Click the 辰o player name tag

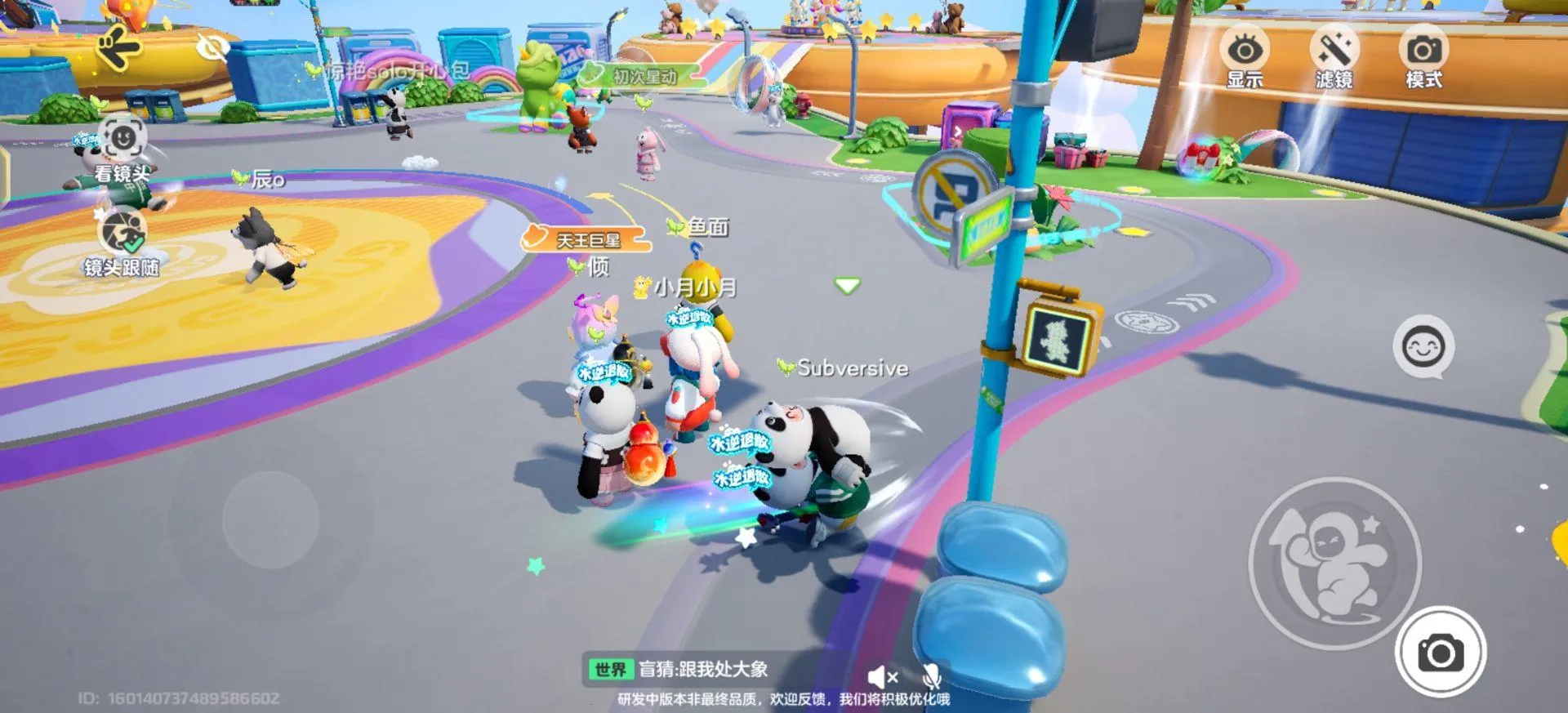[x=269, y=180]
